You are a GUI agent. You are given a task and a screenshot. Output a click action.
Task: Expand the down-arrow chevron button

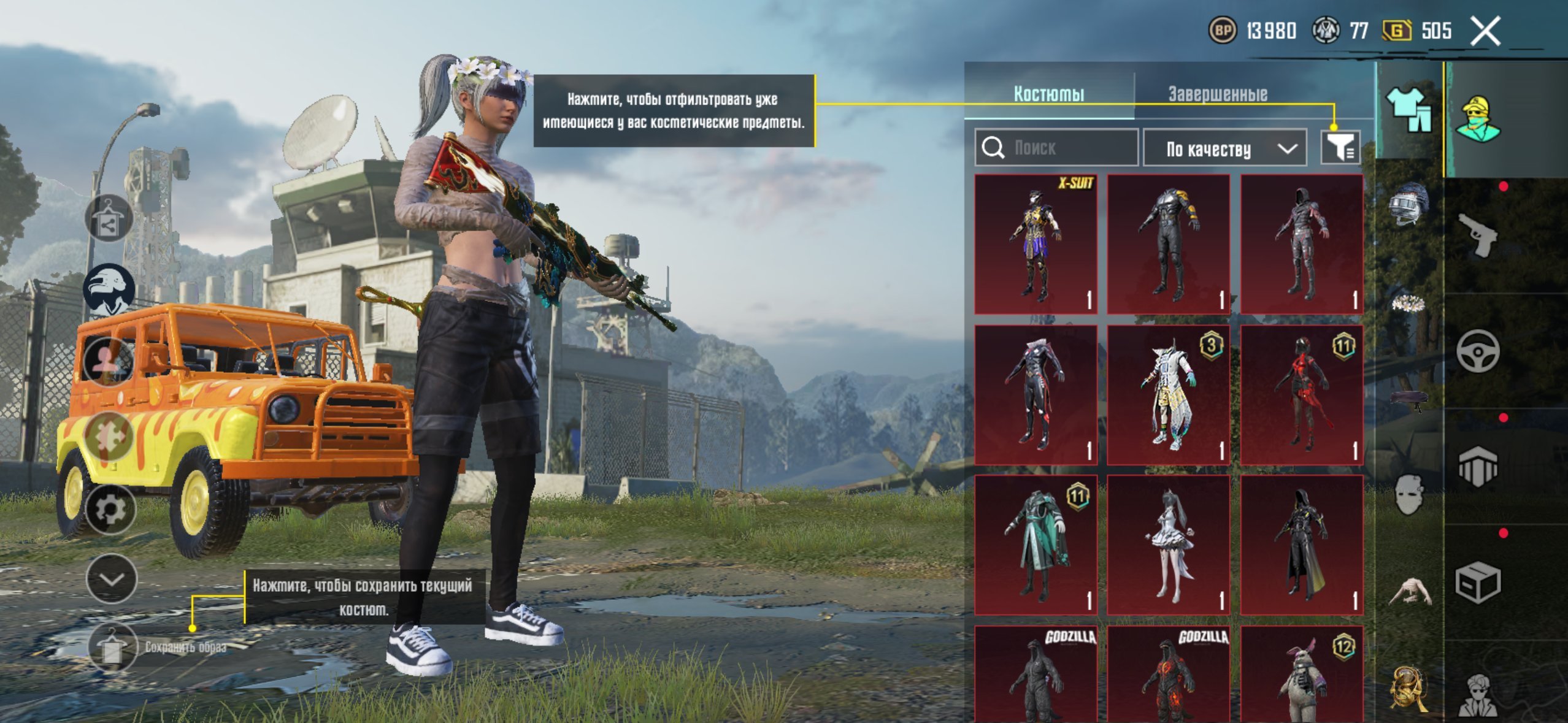[x=112, y=579]
